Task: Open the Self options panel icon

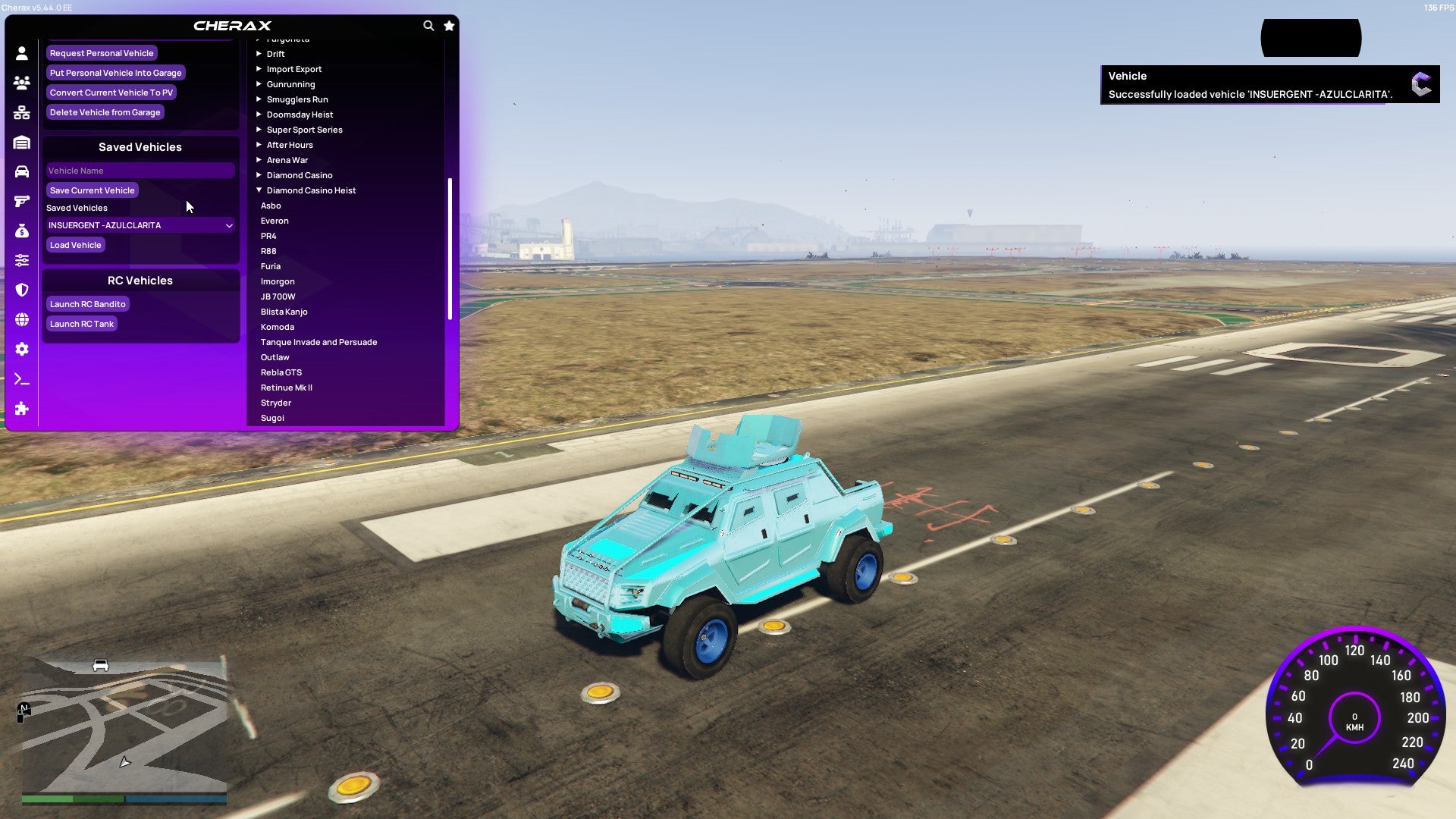Action: [22, 53]
